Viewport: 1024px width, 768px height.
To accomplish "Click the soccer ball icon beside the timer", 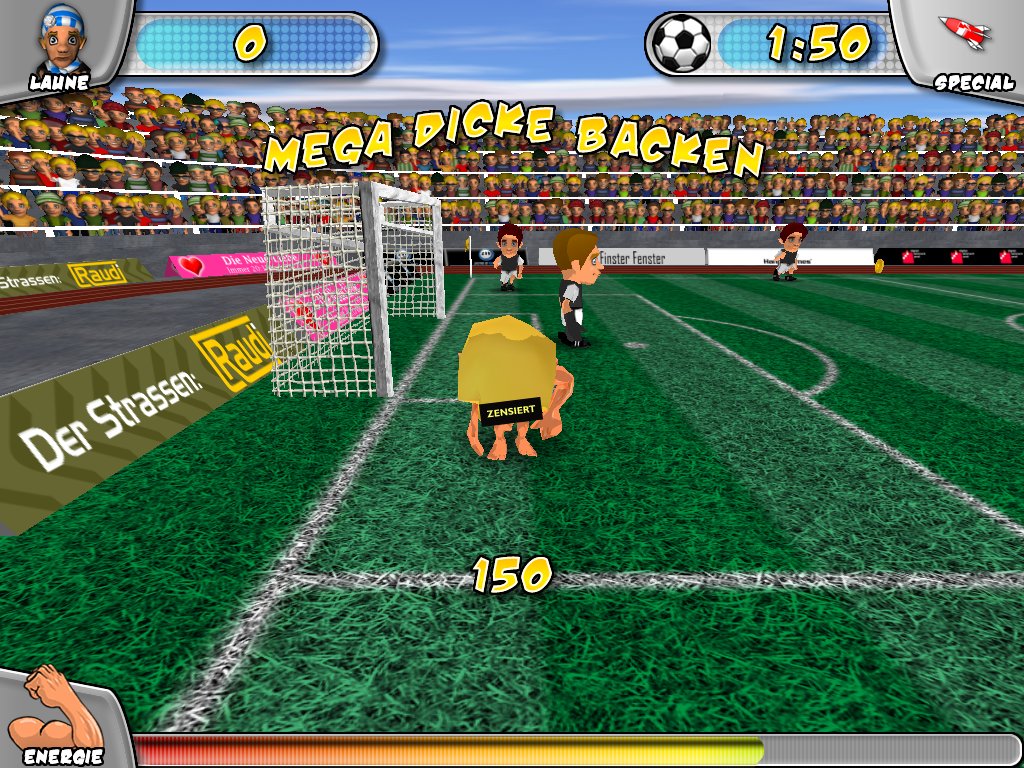I will click(681, 43).
